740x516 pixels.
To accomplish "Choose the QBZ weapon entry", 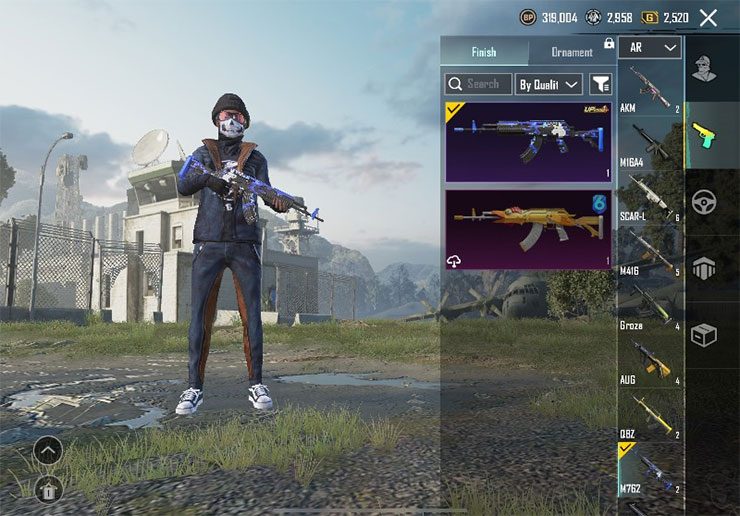I will pos(650,415).
